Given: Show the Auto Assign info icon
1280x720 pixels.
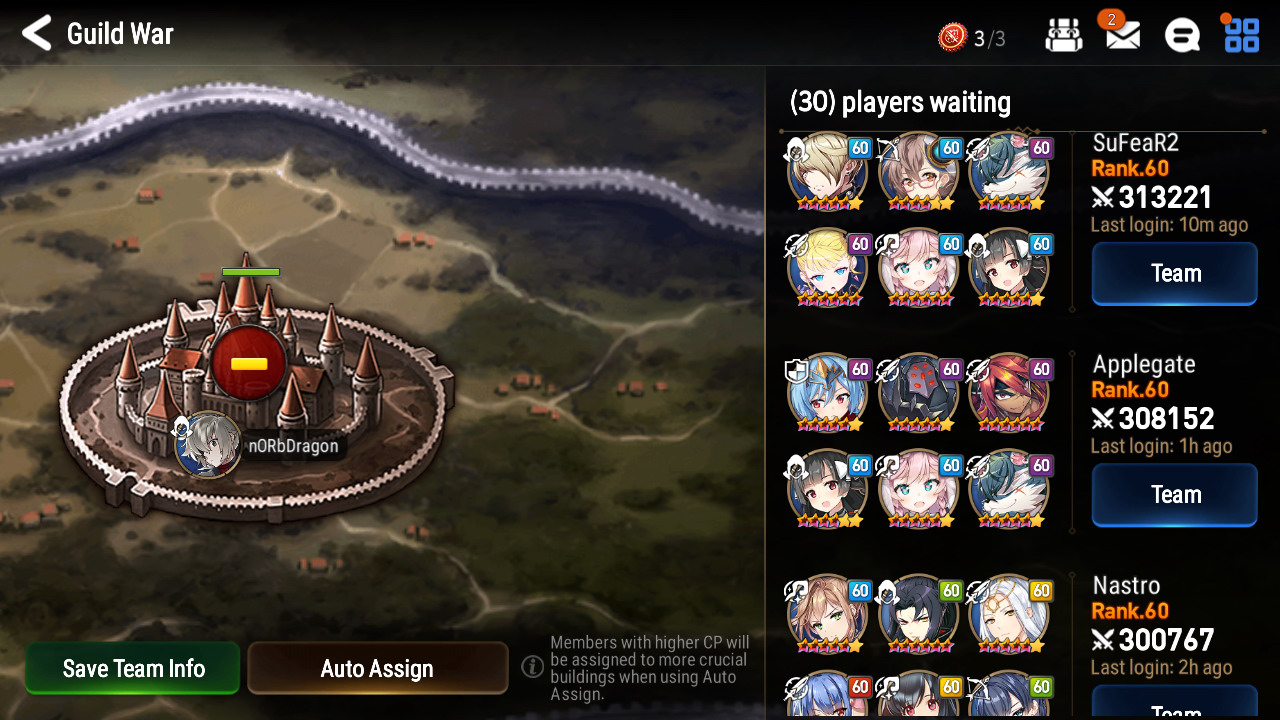Looking at the screenshot, I should pyautogui.click(x=533, y=666).
